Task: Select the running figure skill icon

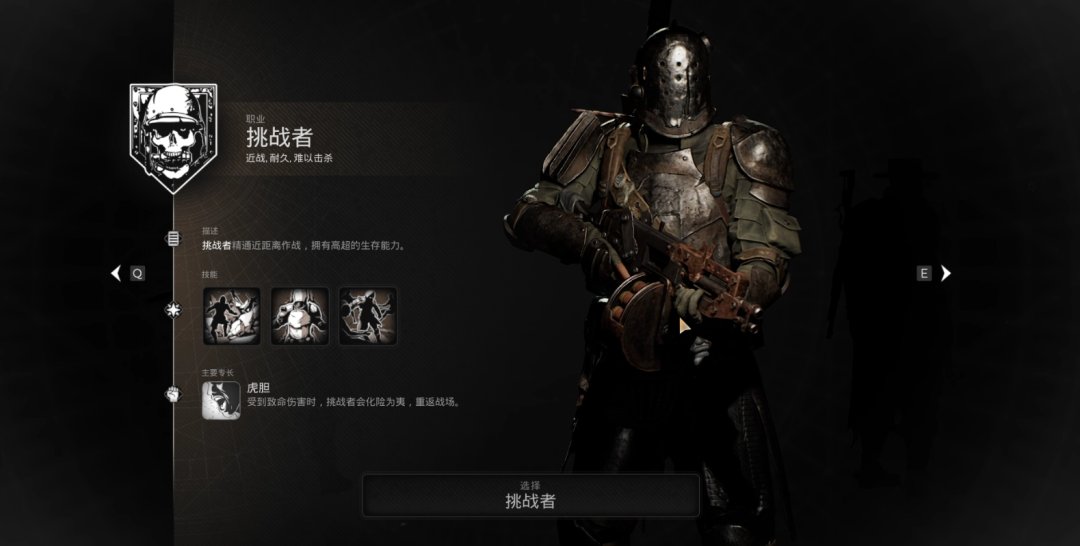Action: (368, 316)
